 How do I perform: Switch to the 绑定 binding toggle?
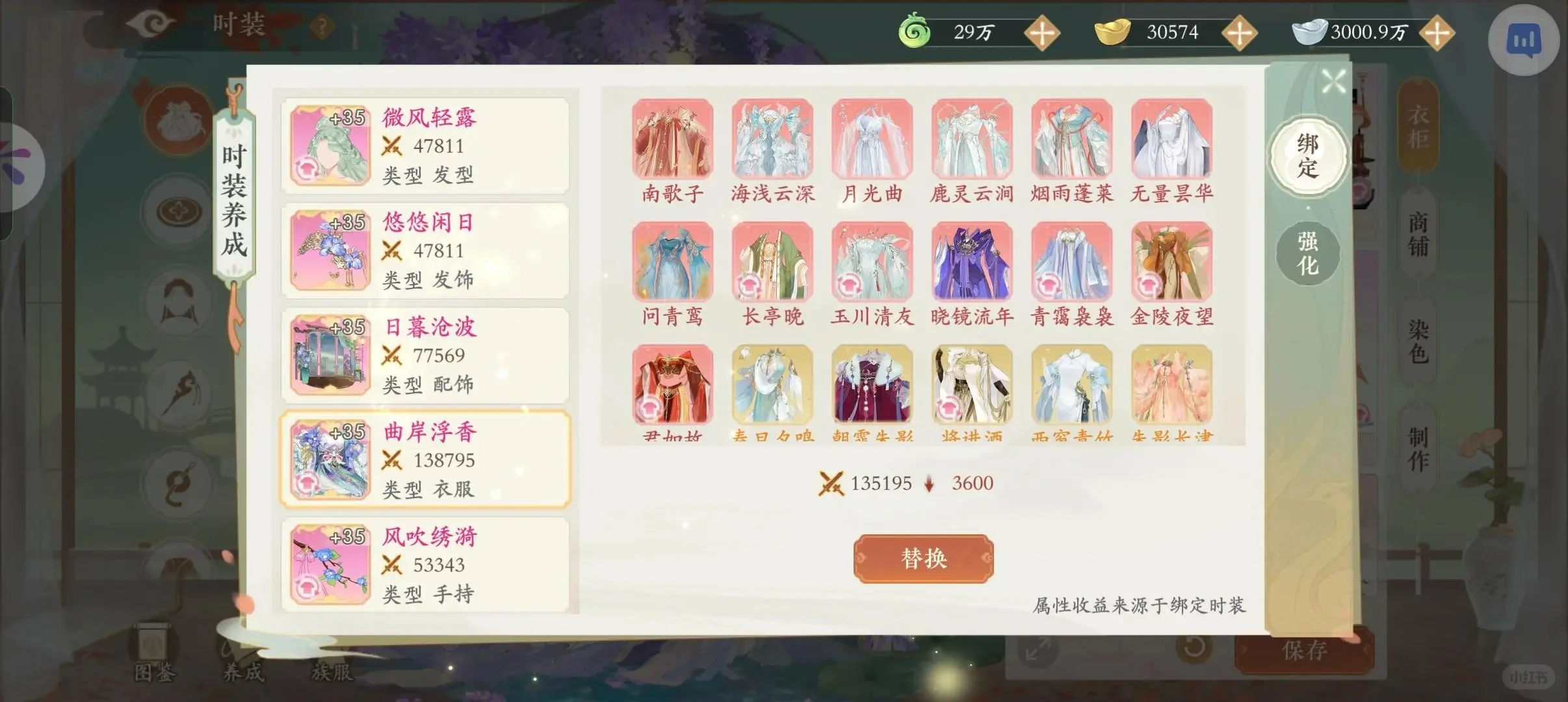pos(1307,156)
